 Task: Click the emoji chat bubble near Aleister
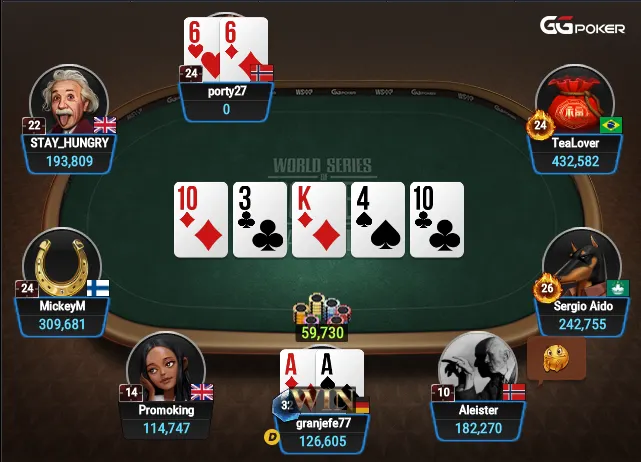point(555,357)
